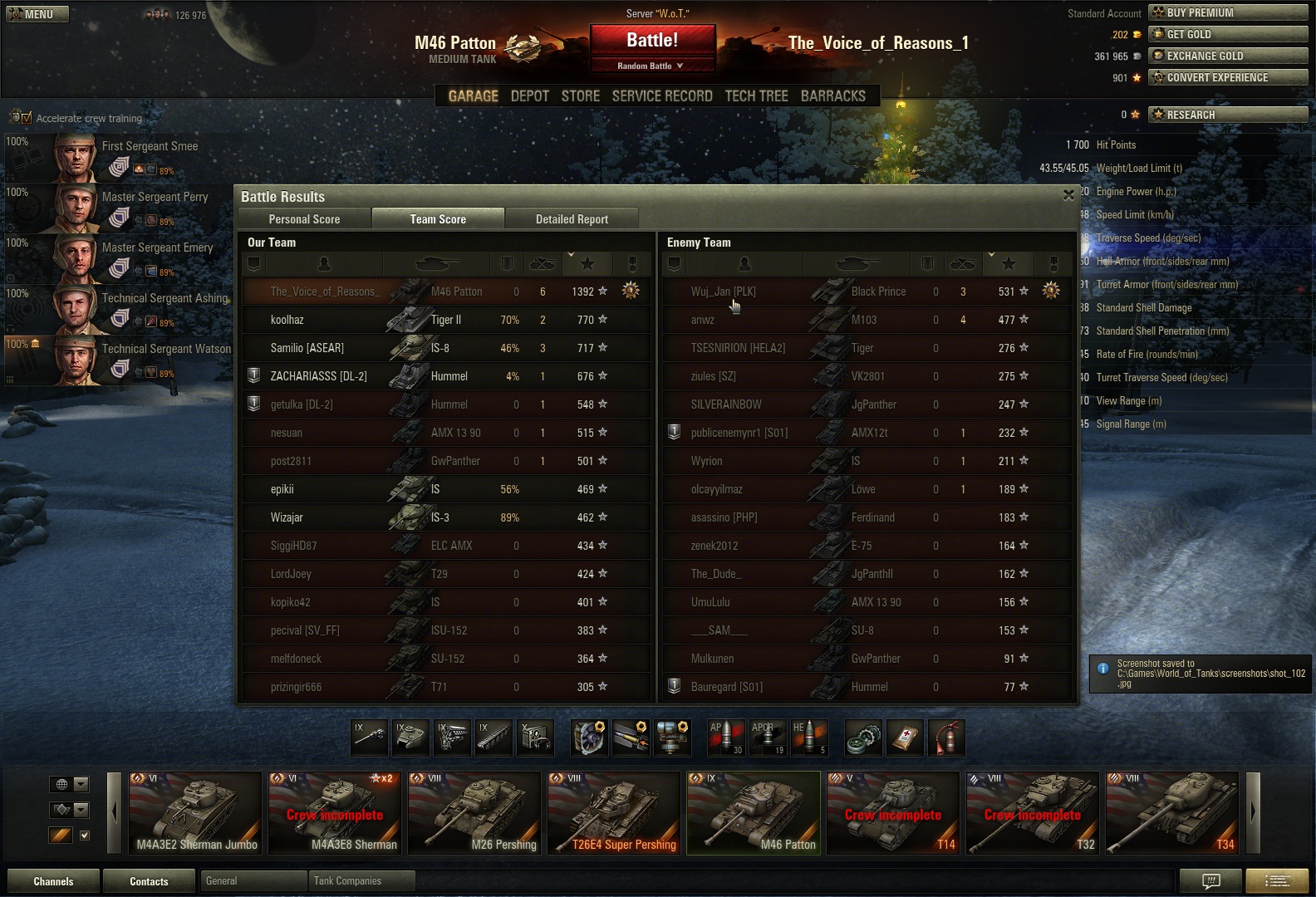Click the Buy Premium button

(1227, 12)
